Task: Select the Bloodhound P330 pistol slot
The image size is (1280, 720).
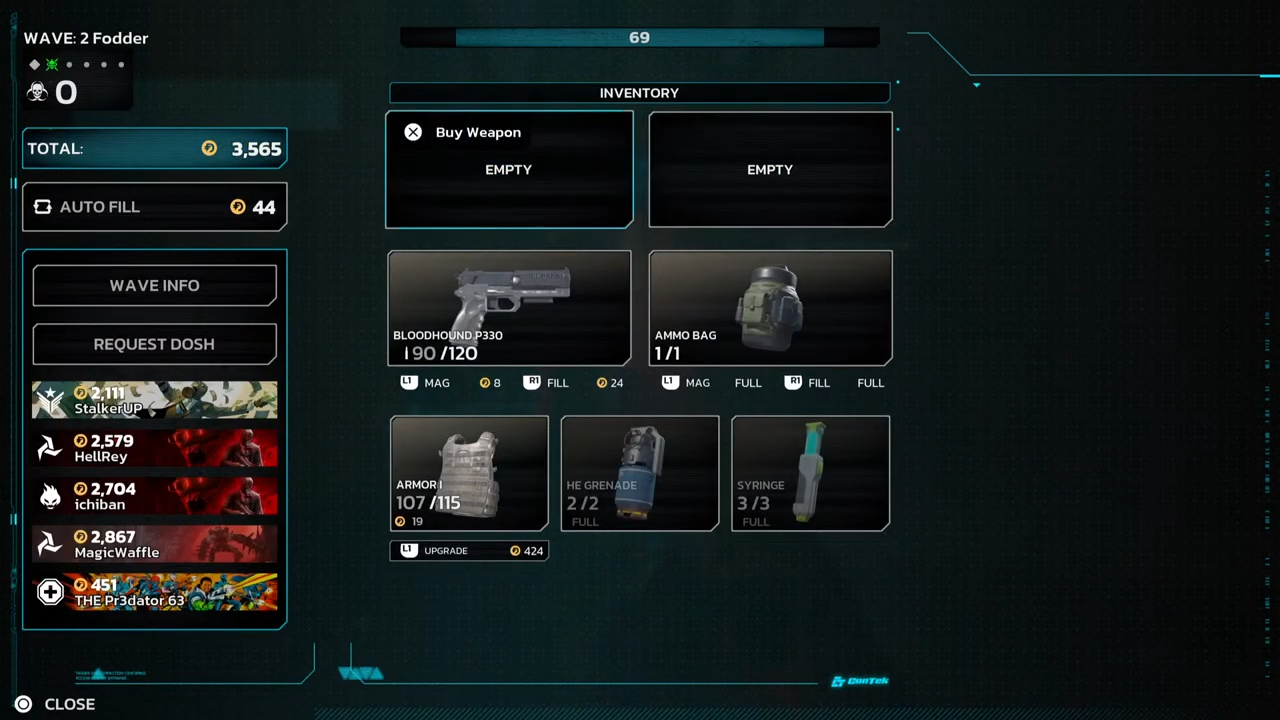Action: click(509, 308)
